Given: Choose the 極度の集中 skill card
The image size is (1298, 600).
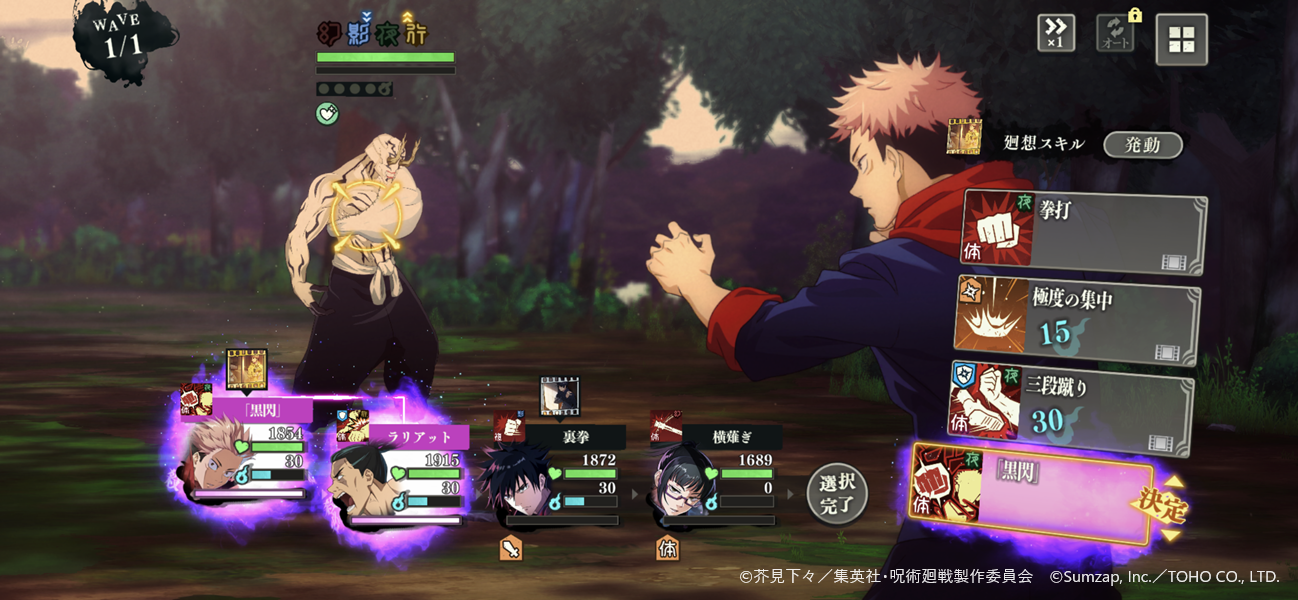Looking at the screenshot, I should [x=1077, y=320].
